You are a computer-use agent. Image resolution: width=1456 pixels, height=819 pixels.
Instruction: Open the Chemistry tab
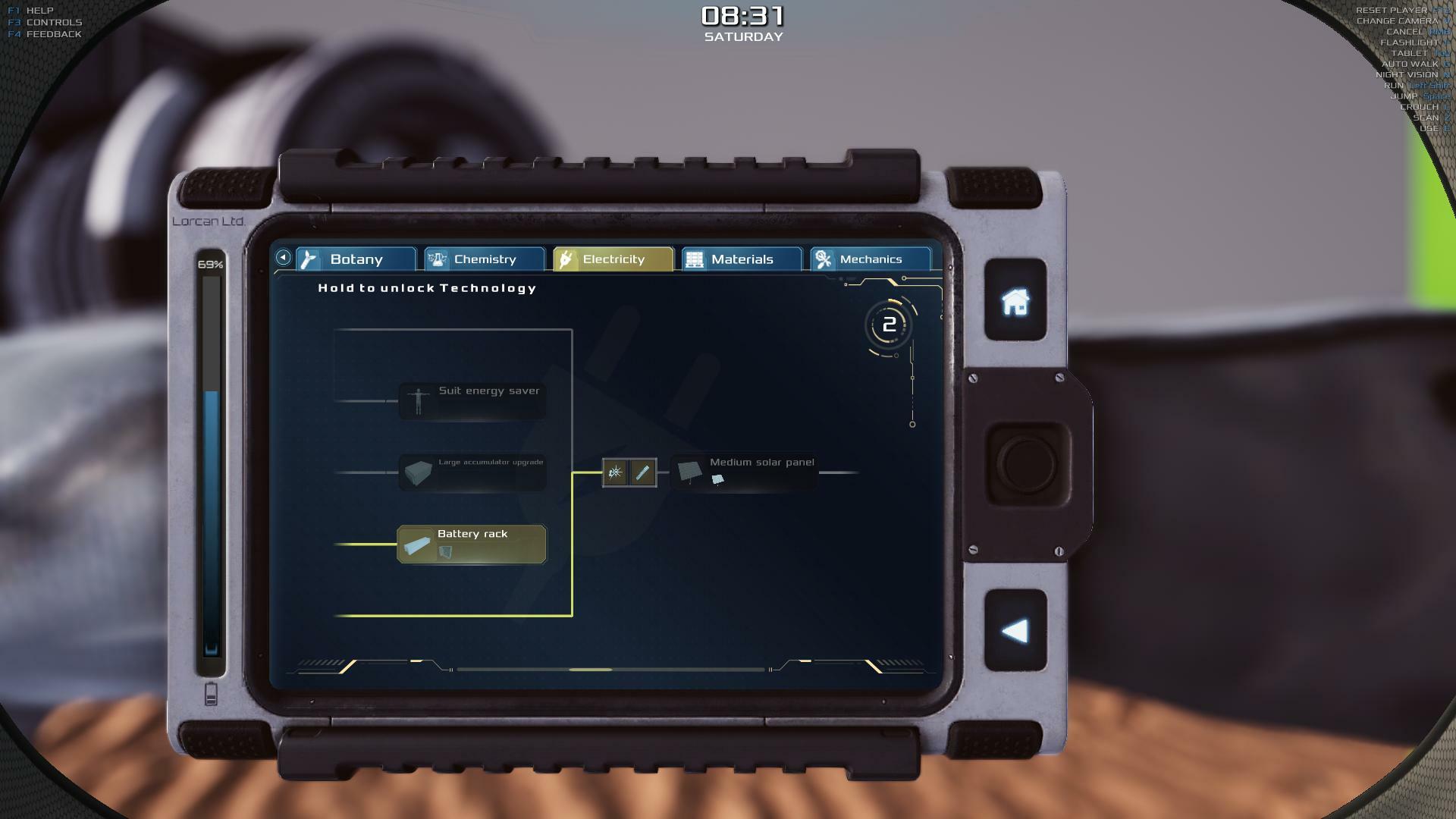click(484, 259)
